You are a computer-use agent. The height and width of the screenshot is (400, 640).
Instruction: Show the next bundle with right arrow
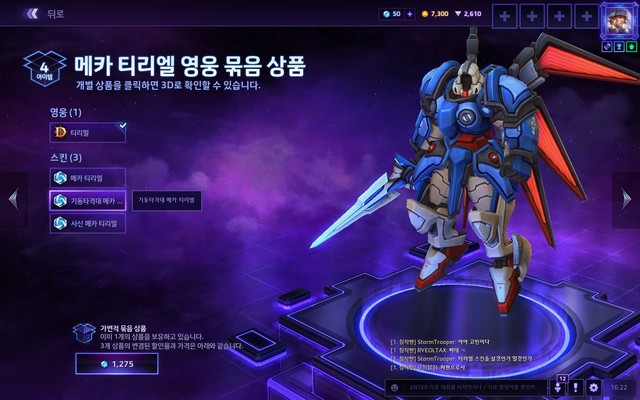[628, 198]
